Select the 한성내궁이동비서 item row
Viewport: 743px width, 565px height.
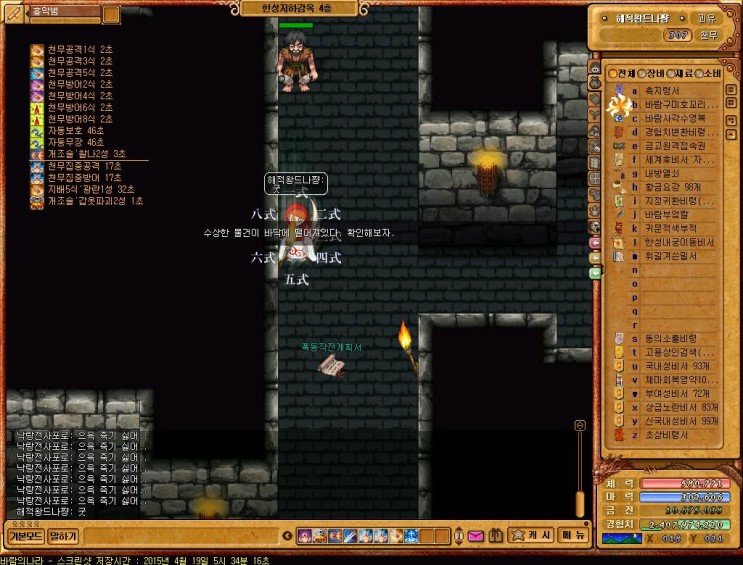pos(679,242)
